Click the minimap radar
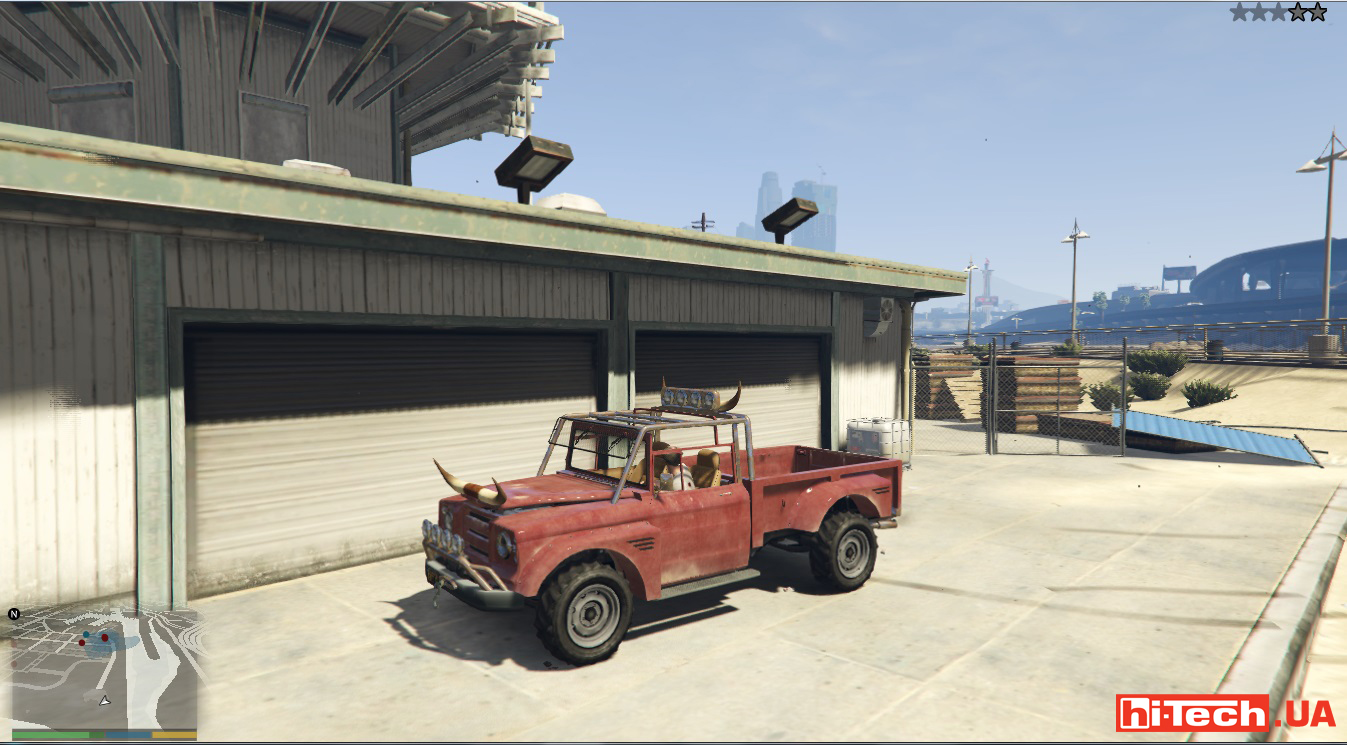 click(104, 668)
